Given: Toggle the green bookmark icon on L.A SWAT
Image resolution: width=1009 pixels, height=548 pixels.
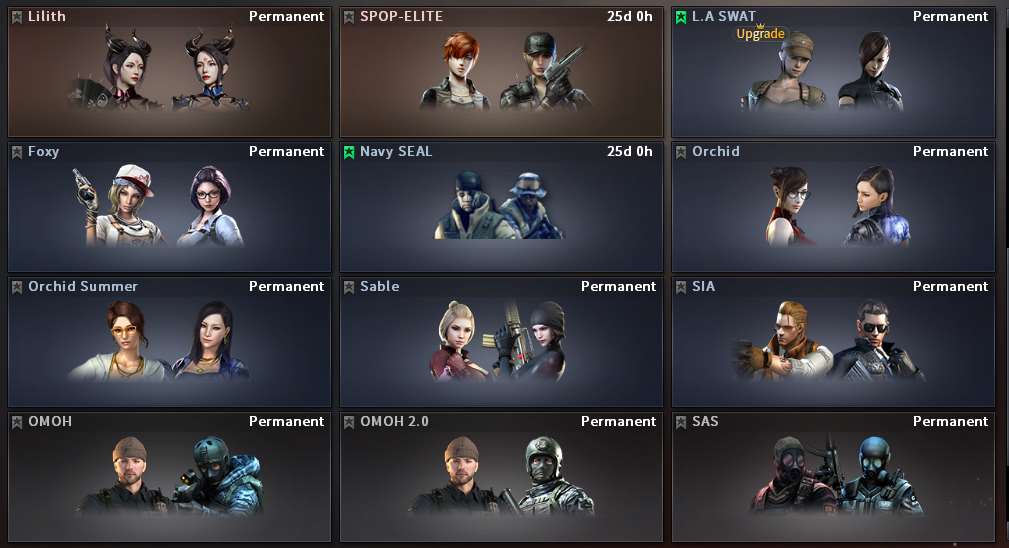Looking at the screenshot, I should pyautogui.click(x=681, y=17).
